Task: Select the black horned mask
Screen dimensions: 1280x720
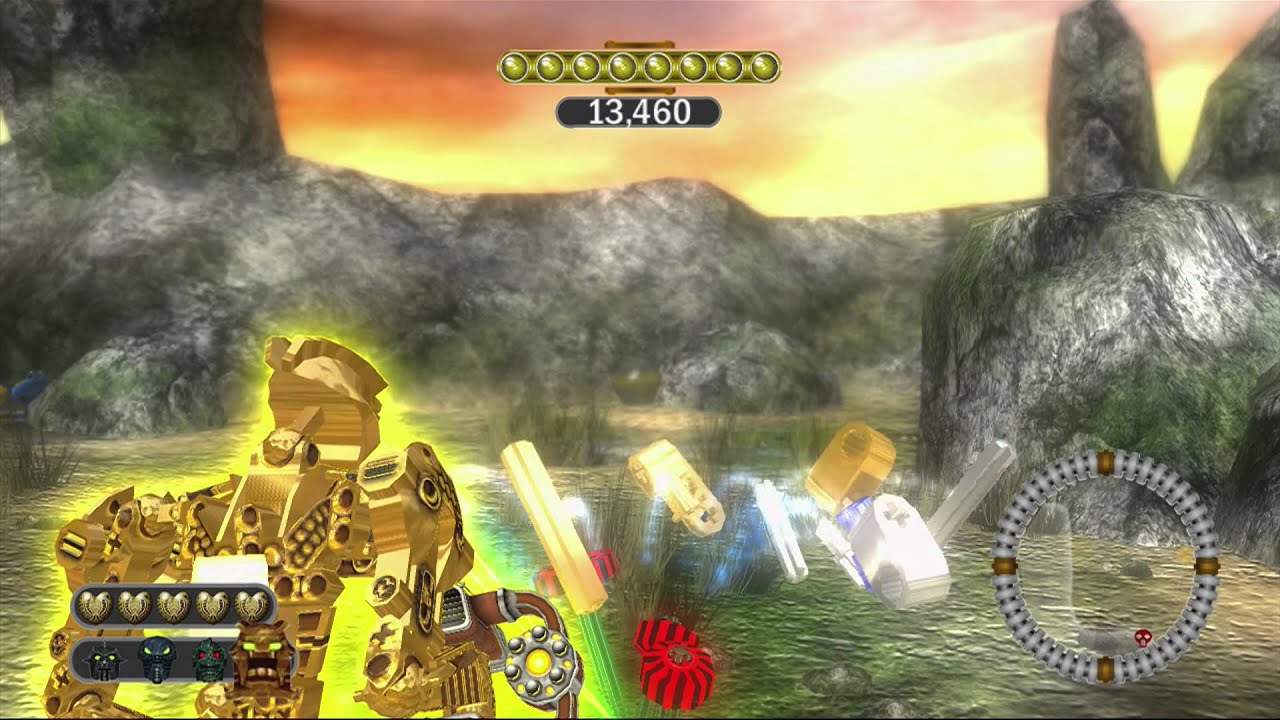Action: (104, 662)
